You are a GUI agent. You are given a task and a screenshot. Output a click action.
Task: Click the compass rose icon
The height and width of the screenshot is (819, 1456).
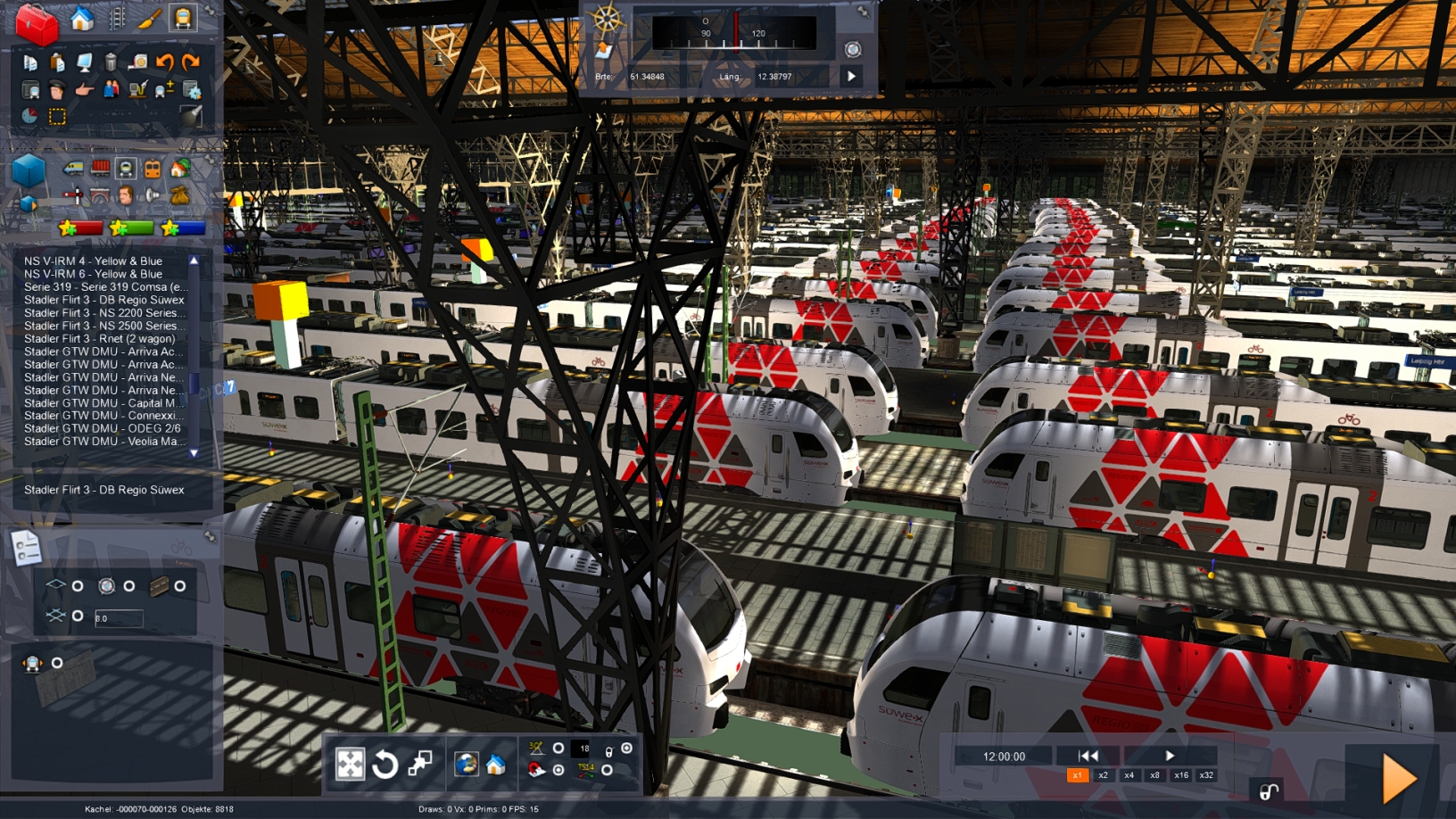(x=607, y=19)
